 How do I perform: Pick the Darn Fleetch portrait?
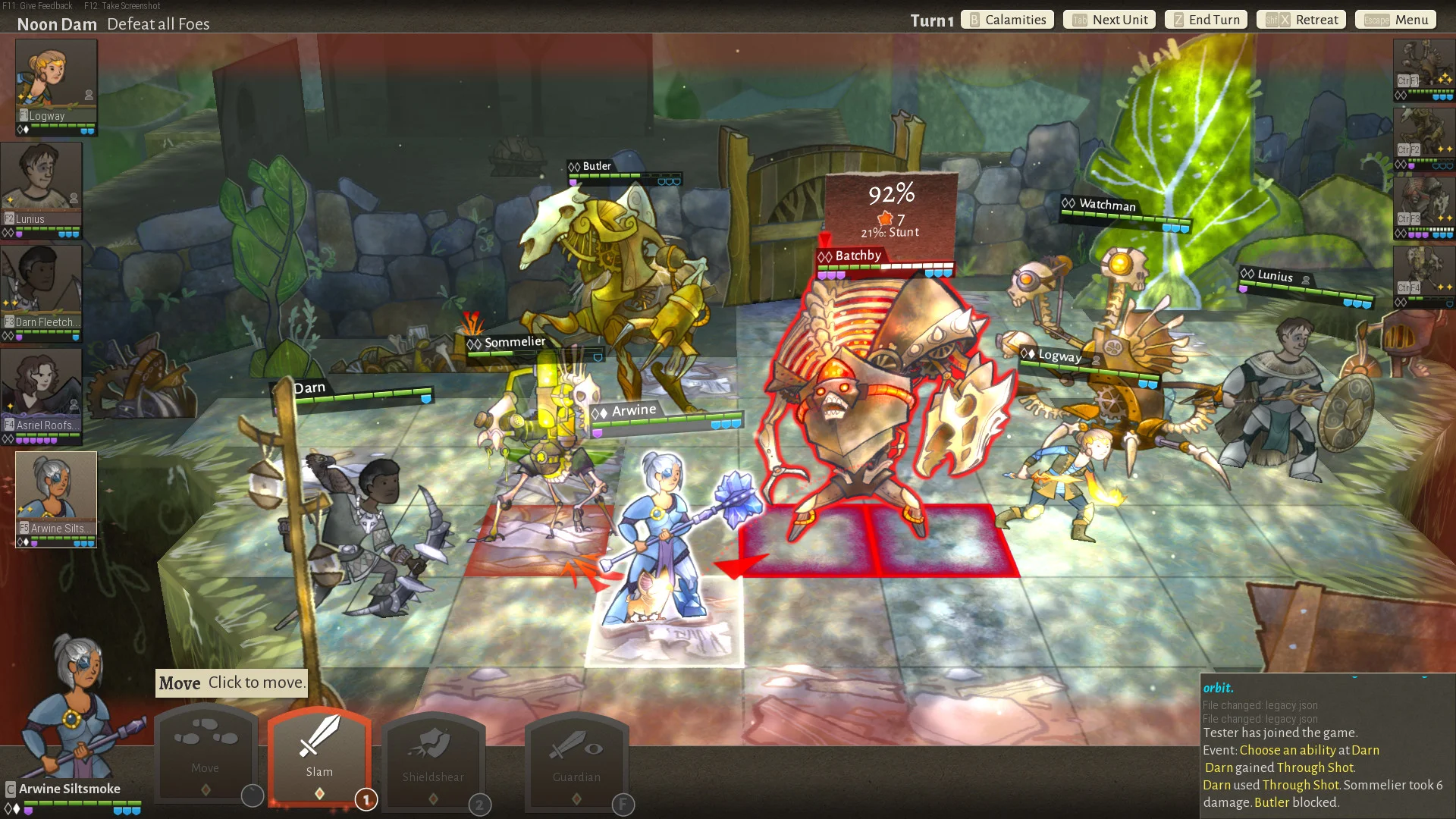42,287
